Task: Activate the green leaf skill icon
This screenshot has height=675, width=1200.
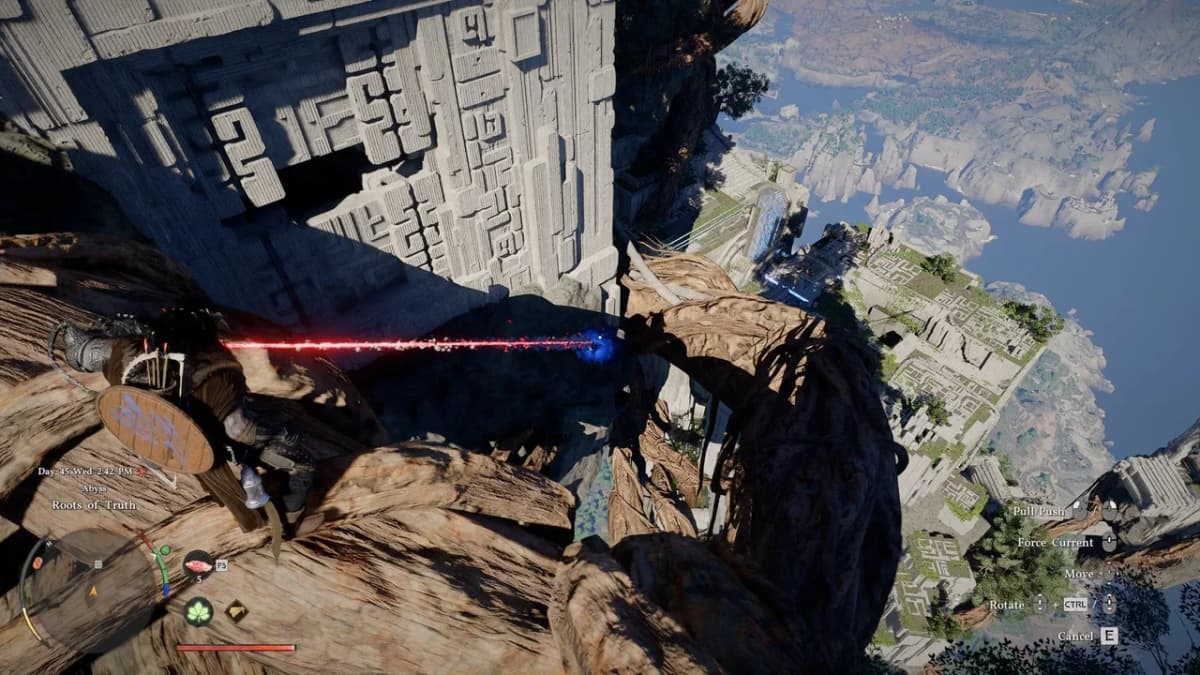Action: tap(197, 611)
